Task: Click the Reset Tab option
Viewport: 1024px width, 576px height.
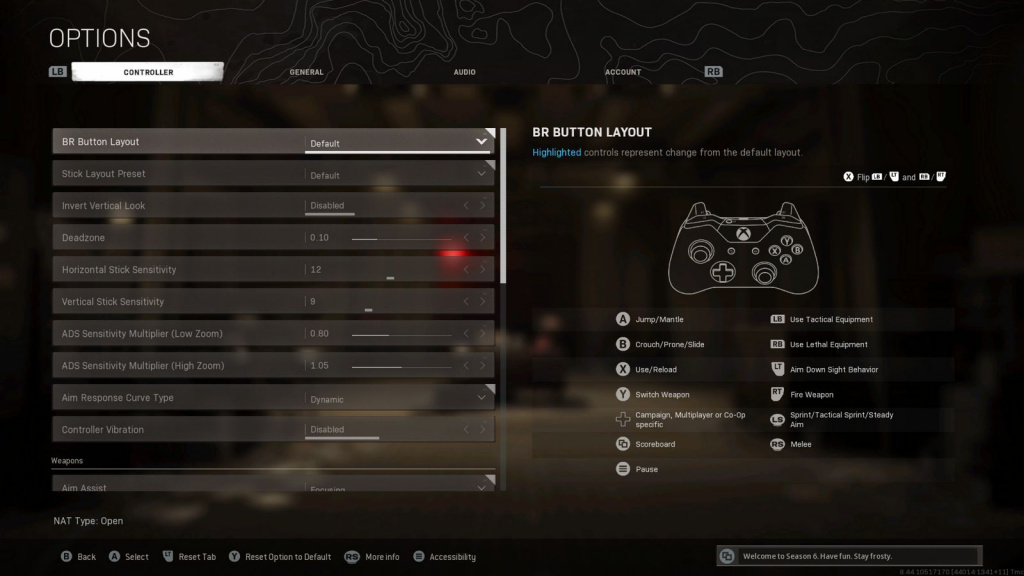Action: (189, 557)
